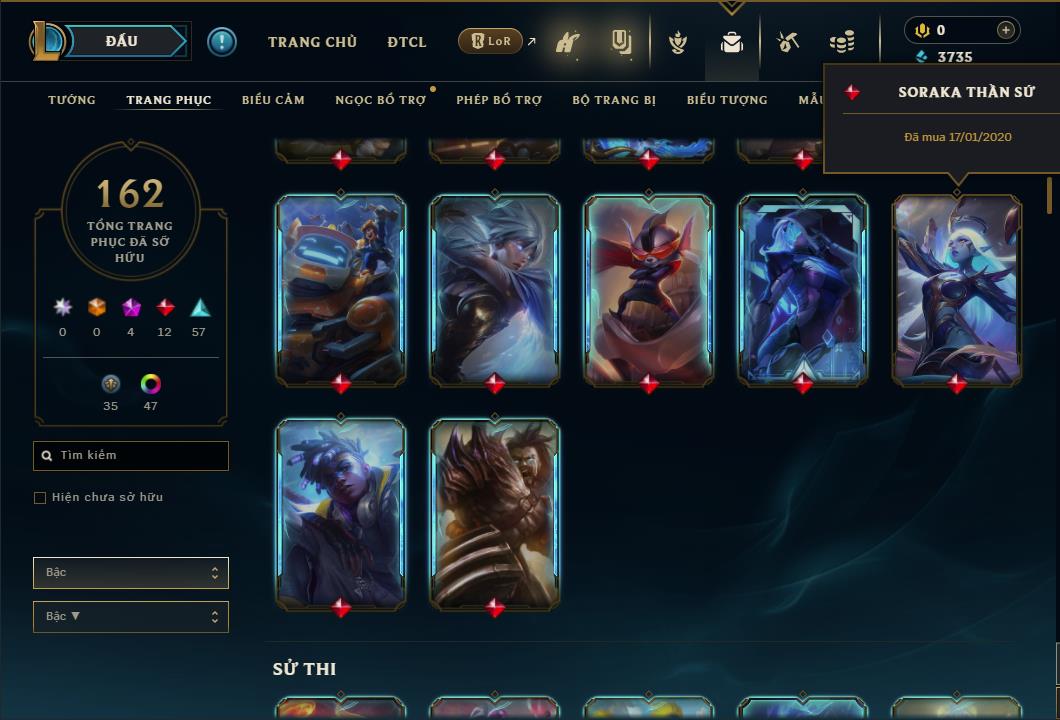This screenshot has height=720, width=1060.
Task: Click the plus button to buy currency
Action: 1005,30
